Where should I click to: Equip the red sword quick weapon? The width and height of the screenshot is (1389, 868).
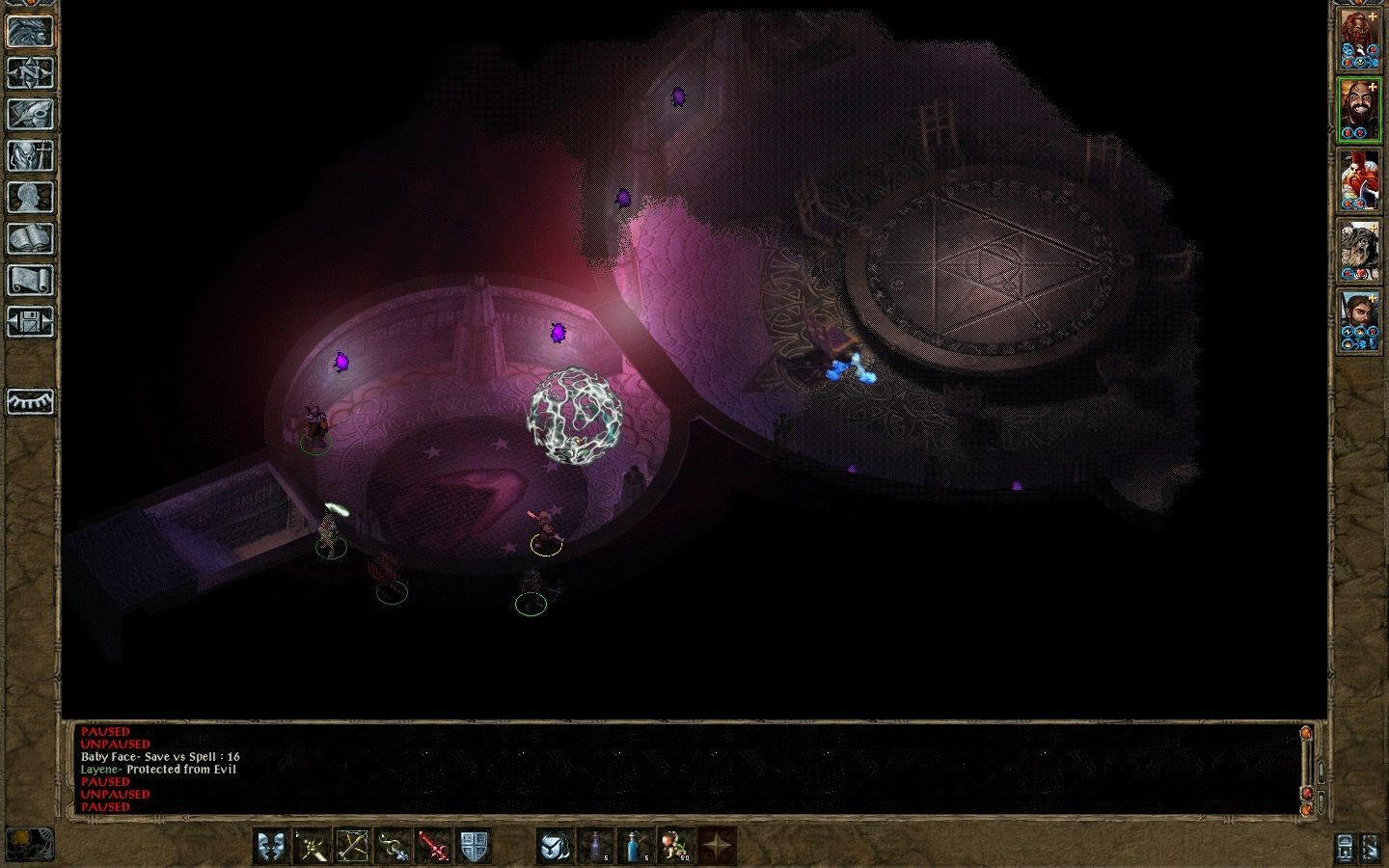433,846
